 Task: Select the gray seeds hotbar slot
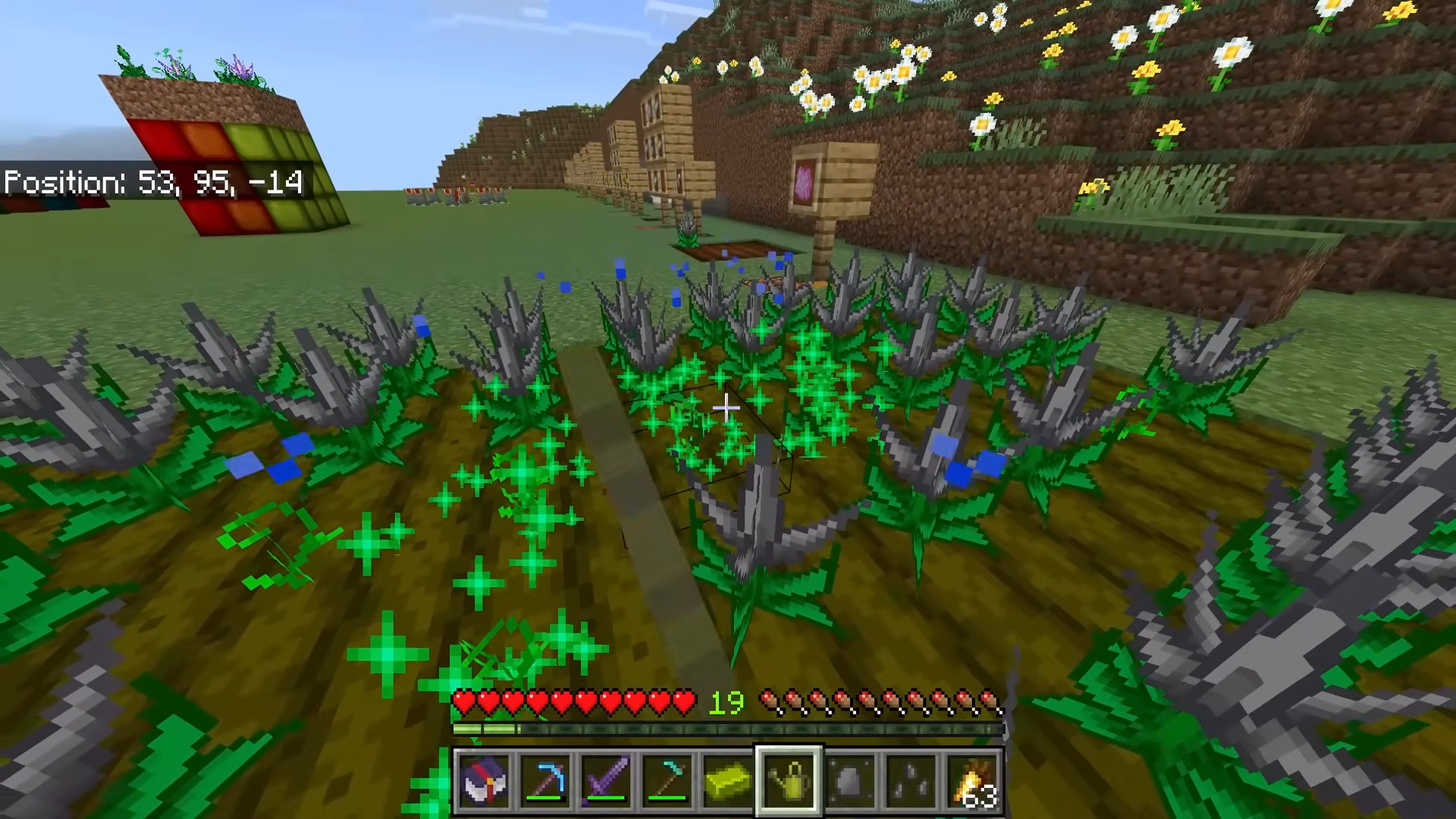click(911, 780)
